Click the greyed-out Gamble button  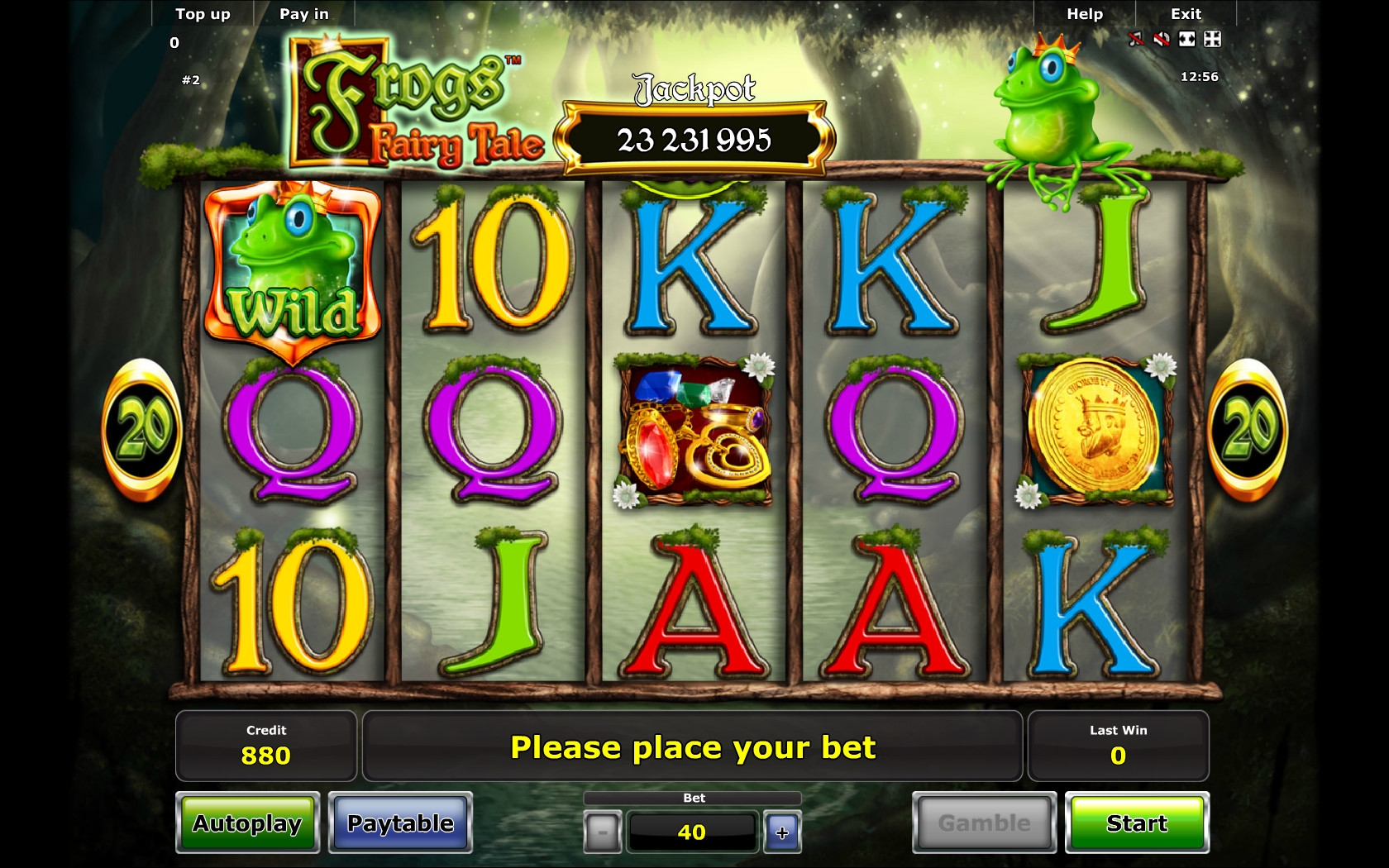coord(984,823)
